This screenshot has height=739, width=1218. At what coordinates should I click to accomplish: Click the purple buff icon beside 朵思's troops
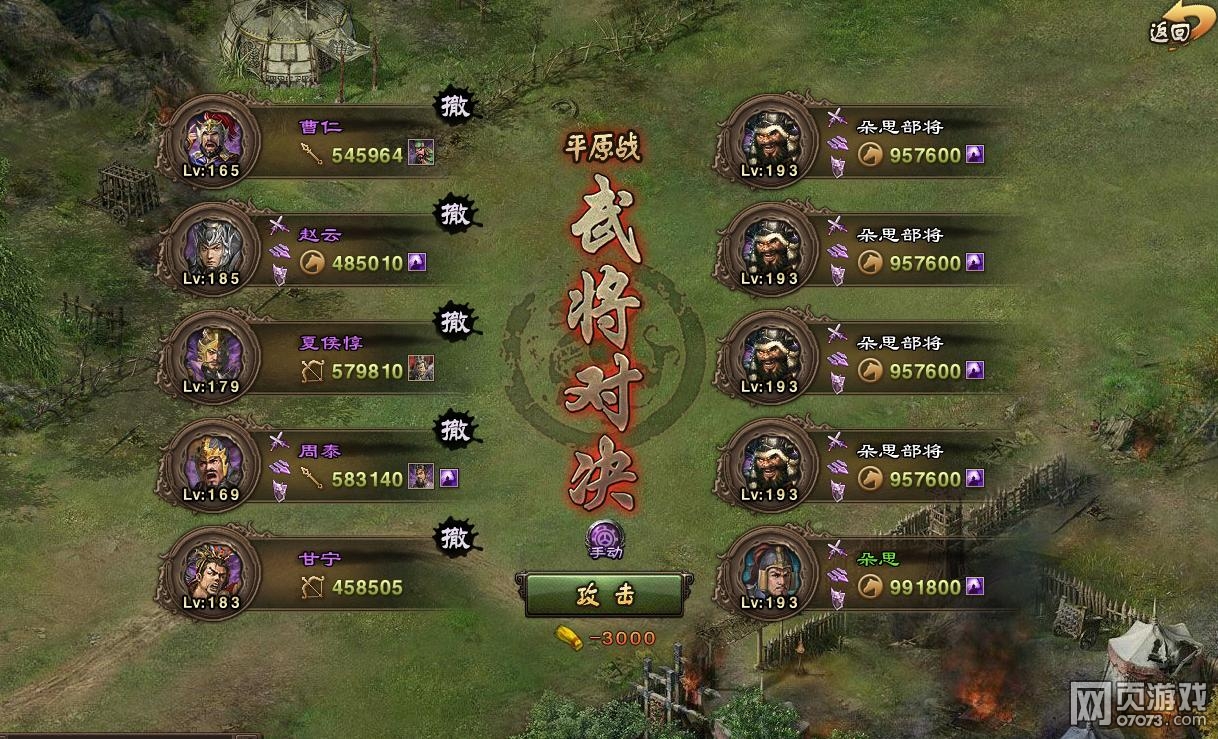(975, 587)
